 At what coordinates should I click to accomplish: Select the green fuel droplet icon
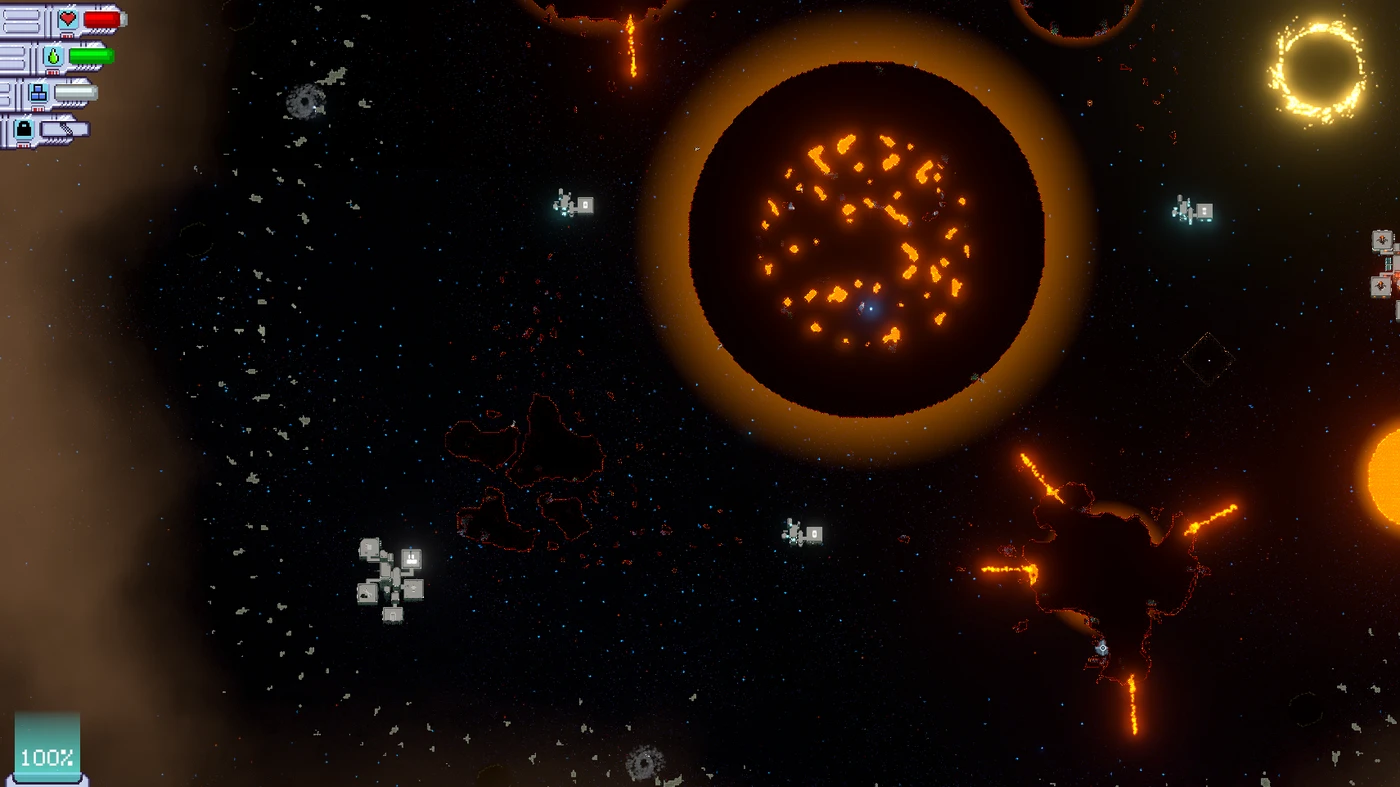pyautogui.click(x=53, y=57)
